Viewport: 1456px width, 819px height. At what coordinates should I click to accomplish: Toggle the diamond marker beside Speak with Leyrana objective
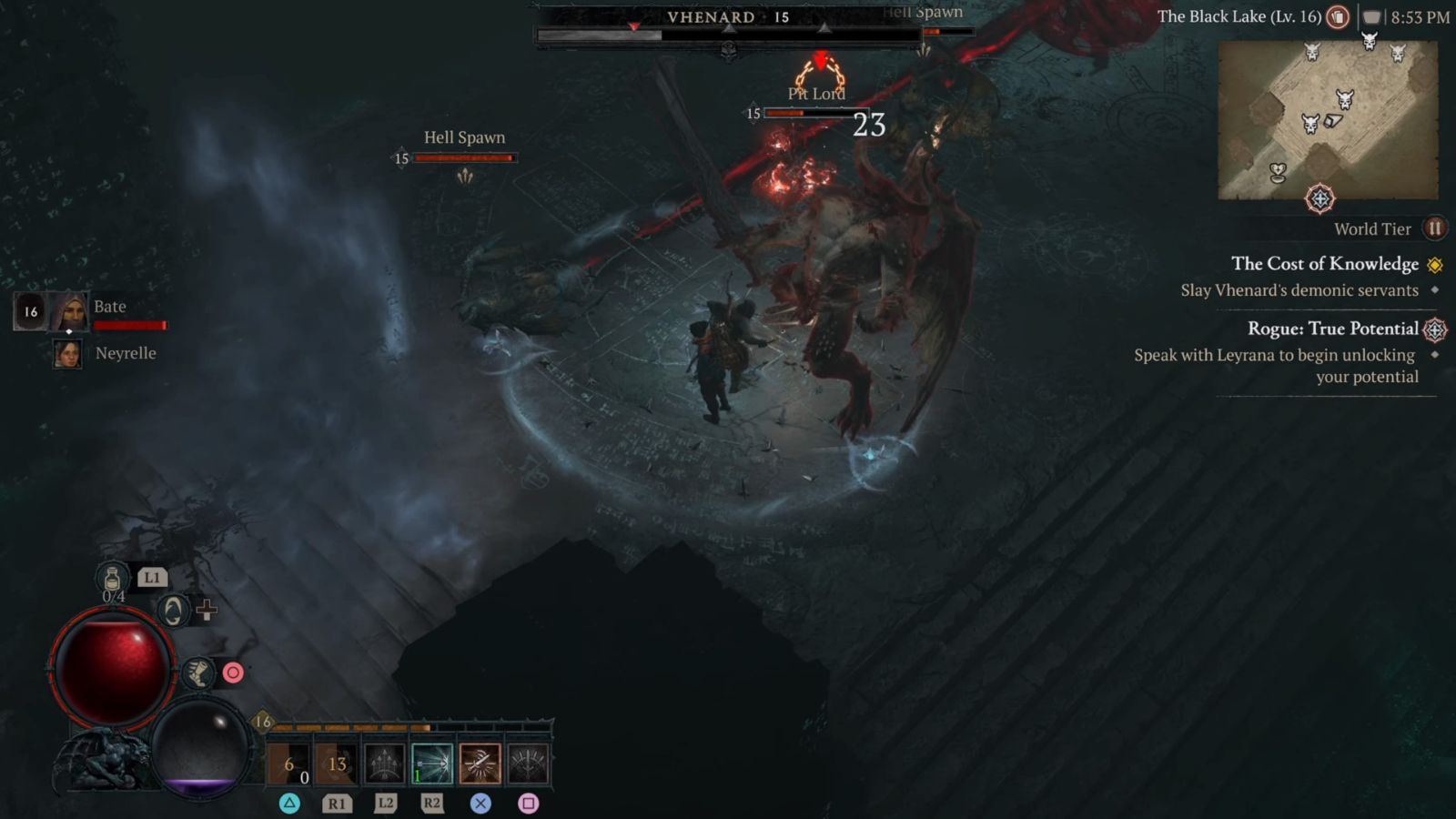coord(1436,355)
